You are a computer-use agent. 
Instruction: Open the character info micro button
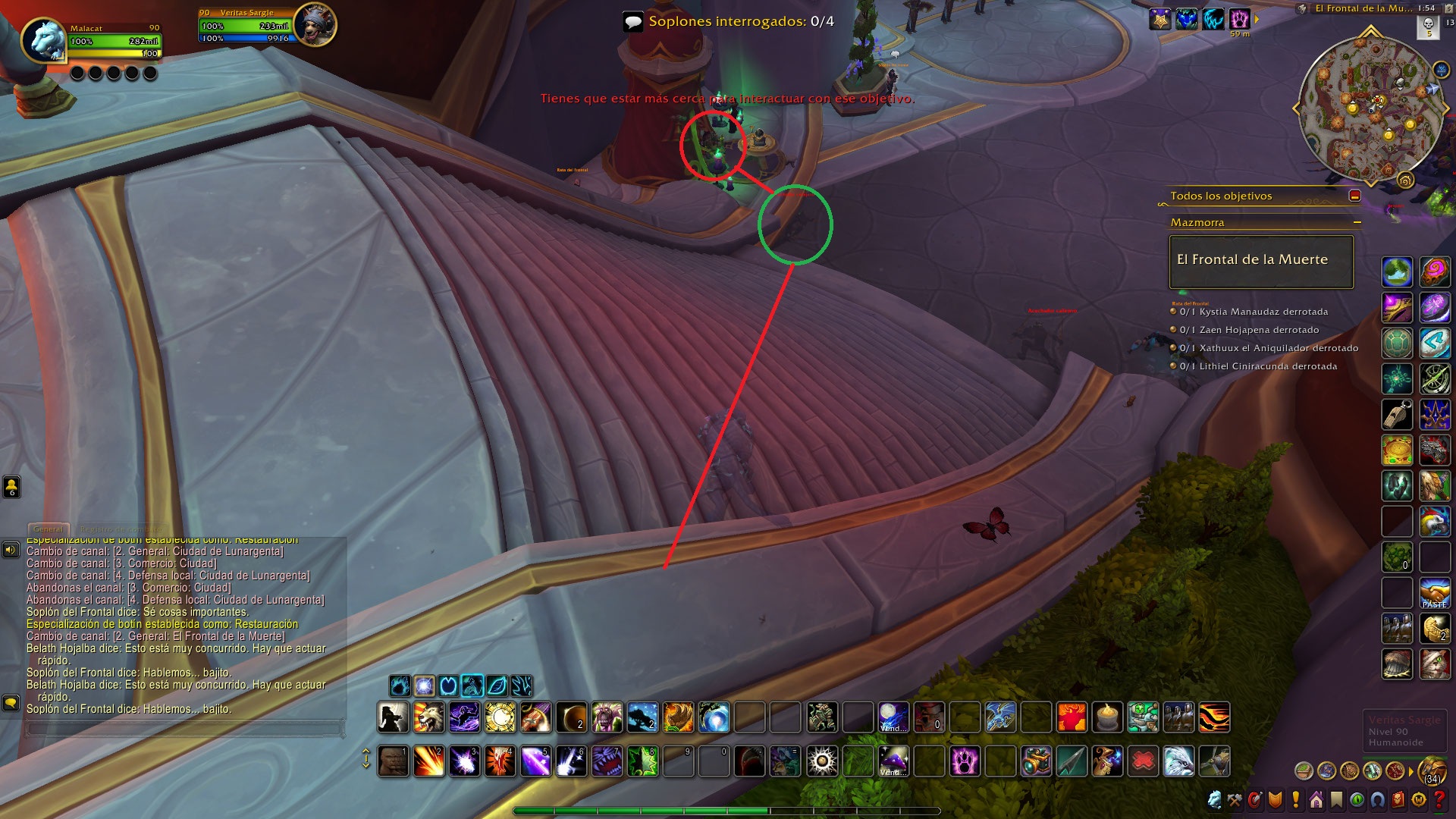1216,800
